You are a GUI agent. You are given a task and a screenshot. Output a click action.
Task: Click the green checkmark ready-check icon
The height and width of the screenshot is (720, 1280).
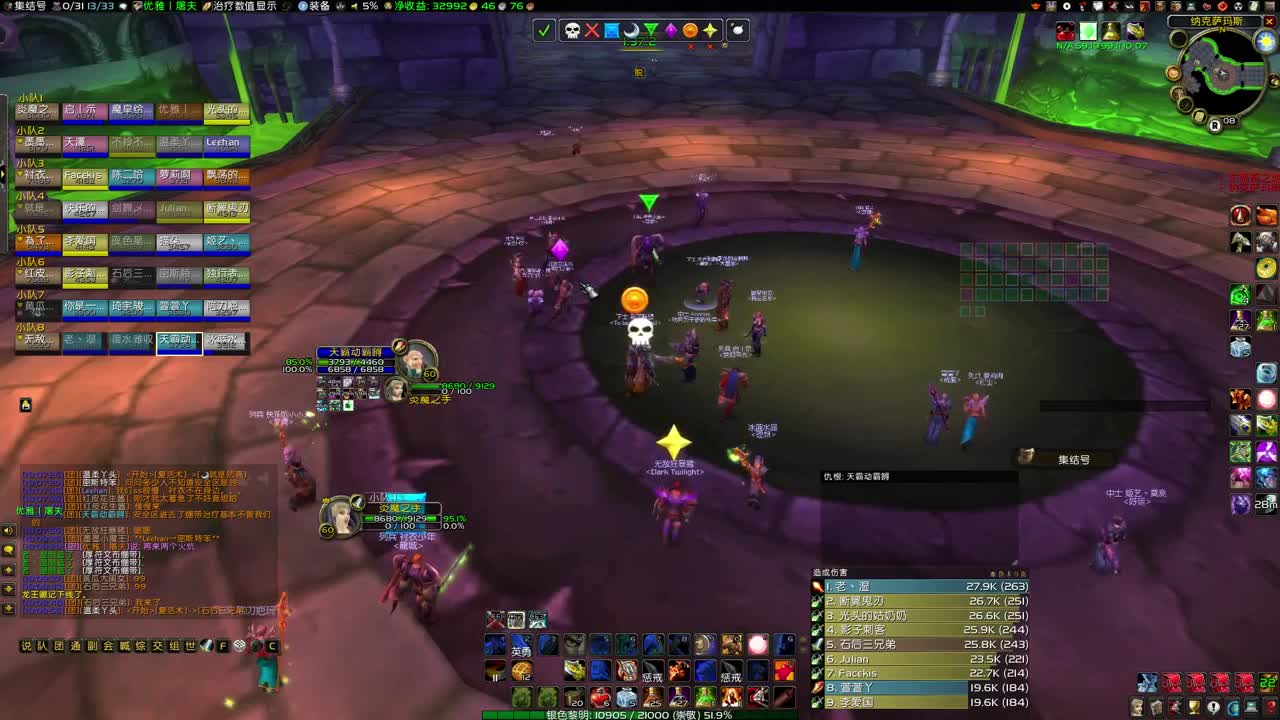point(543,31)
